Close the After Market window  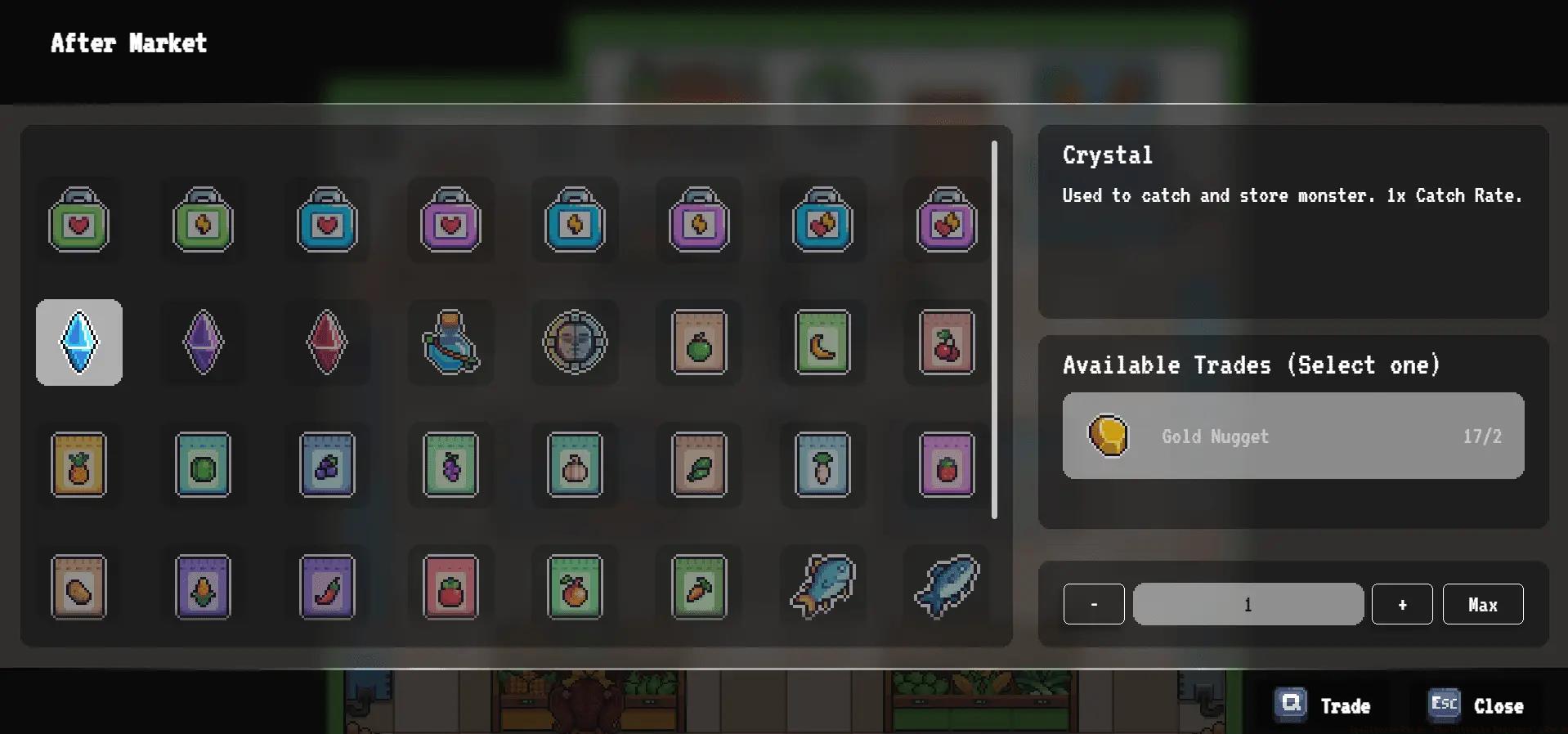coord(1476,705)
